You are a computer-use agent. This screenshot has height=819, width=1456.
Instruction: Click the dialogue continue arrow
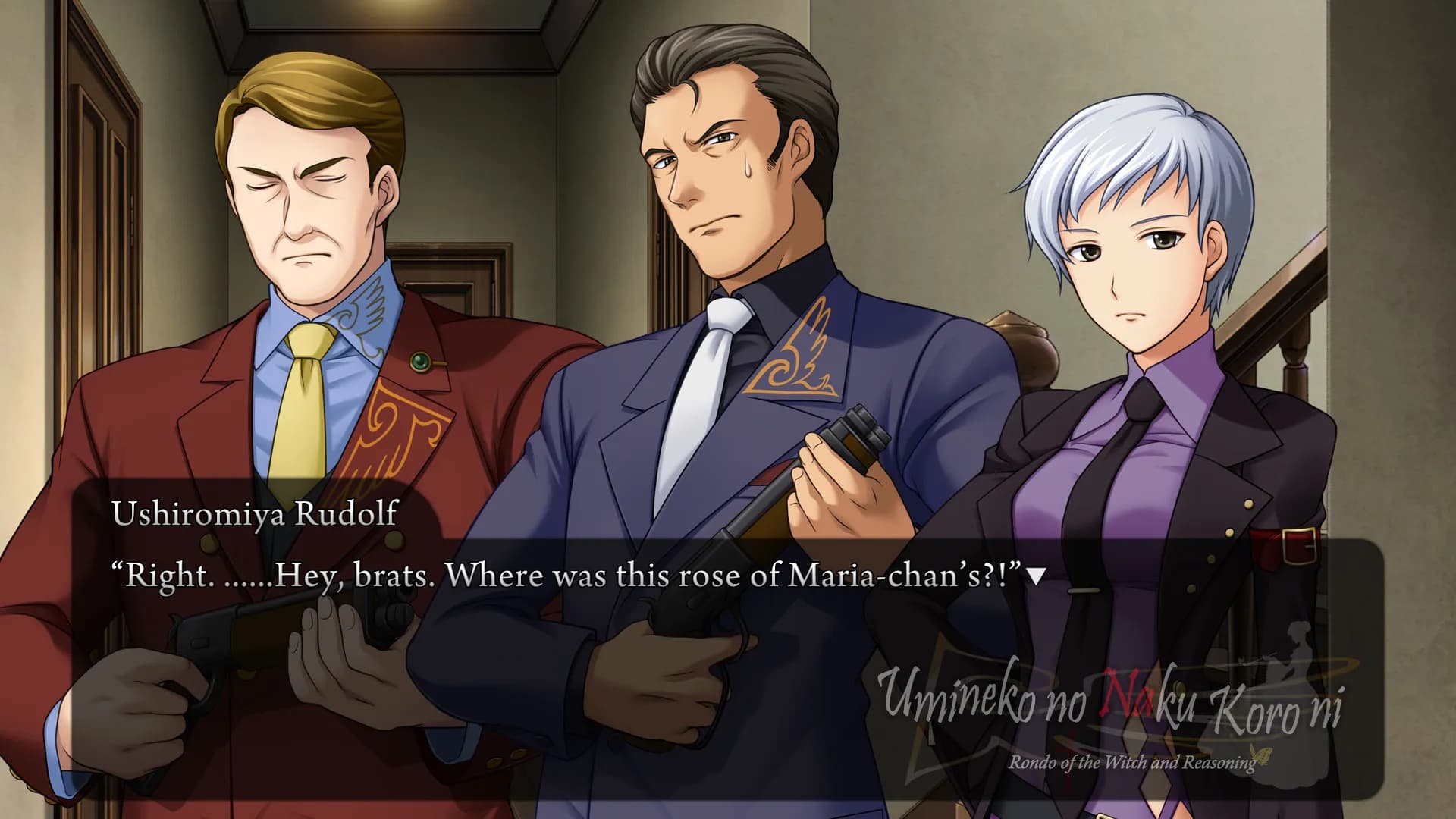point(1036,578)
